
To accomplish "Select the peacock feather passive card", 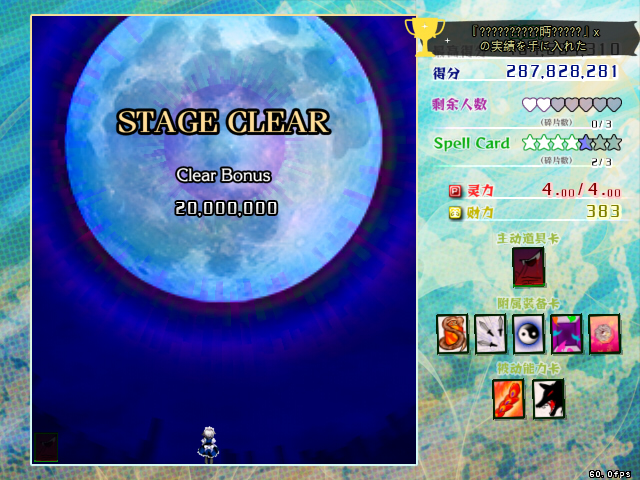I will (x=508, y=399).
